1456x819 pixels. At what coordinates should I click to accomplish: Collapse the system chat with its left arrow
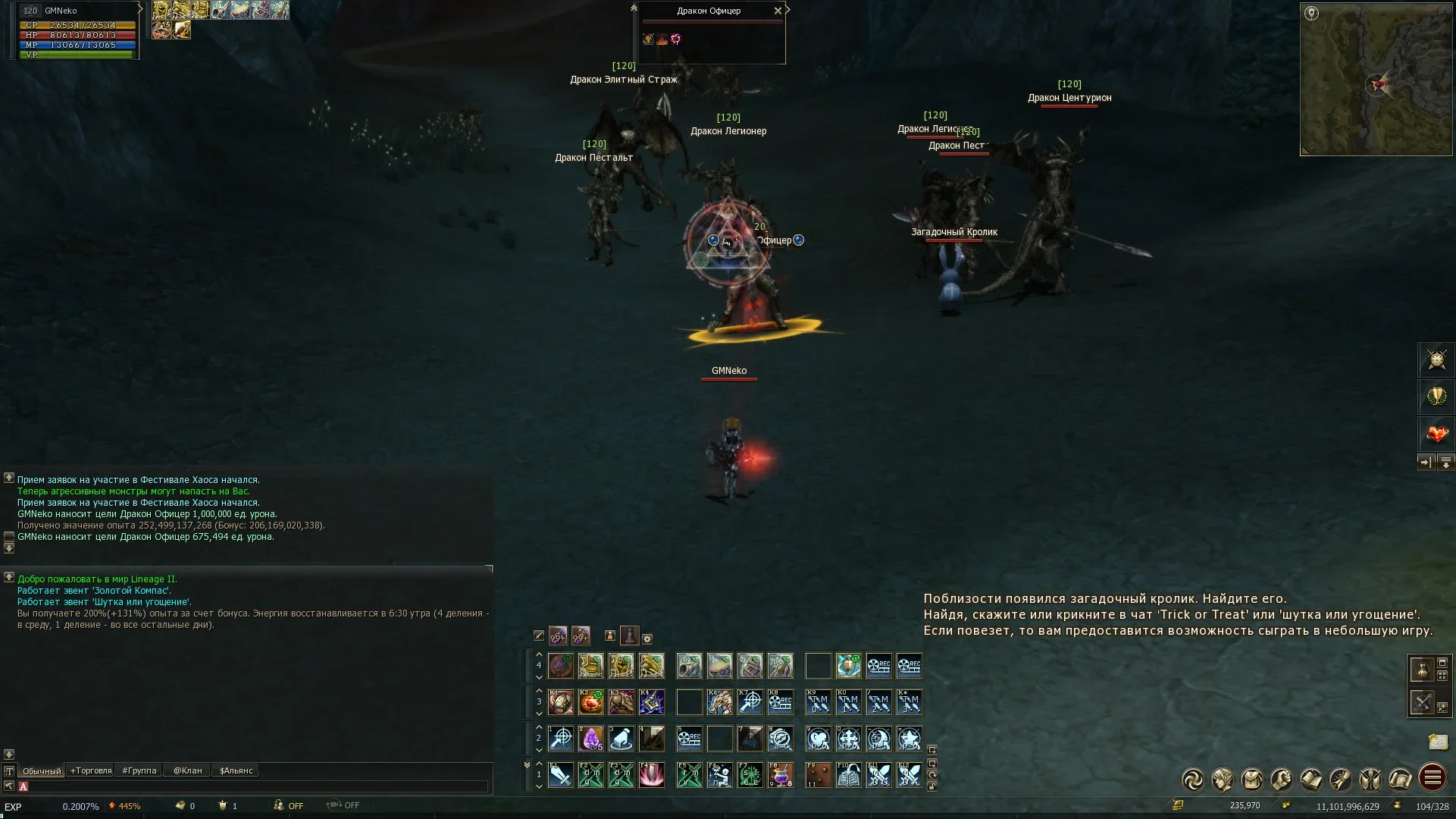pyautogui.click(x=9, y=579)
